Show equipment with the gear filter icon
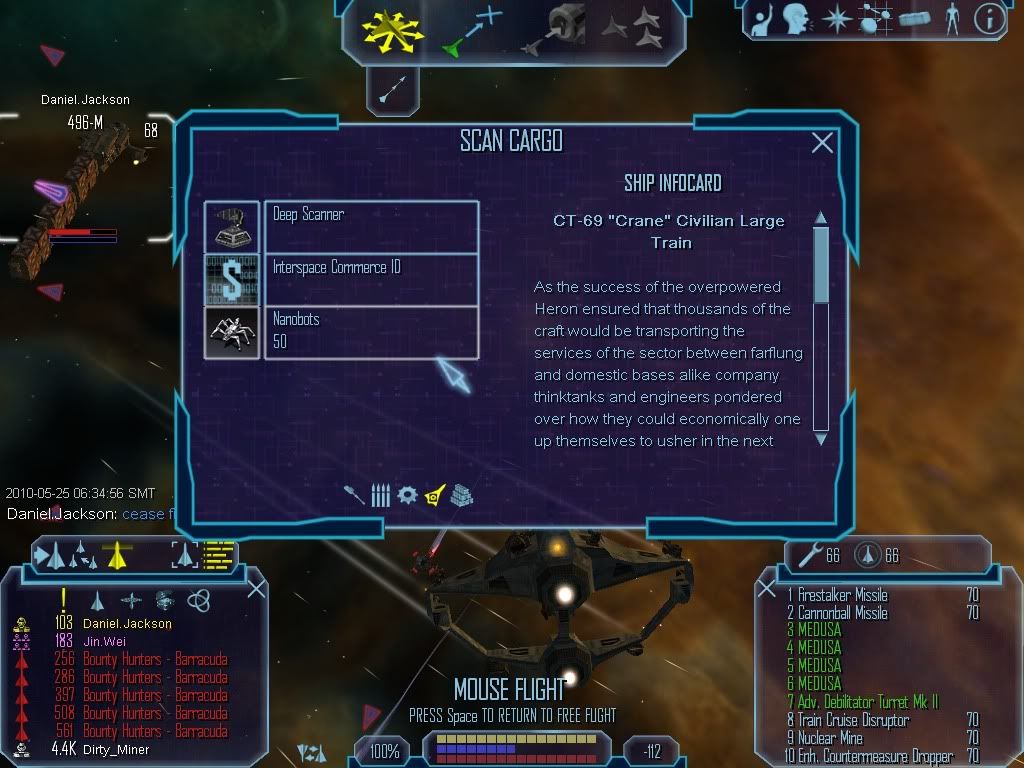The image size is (1024, 768). [x=407, y=495]
